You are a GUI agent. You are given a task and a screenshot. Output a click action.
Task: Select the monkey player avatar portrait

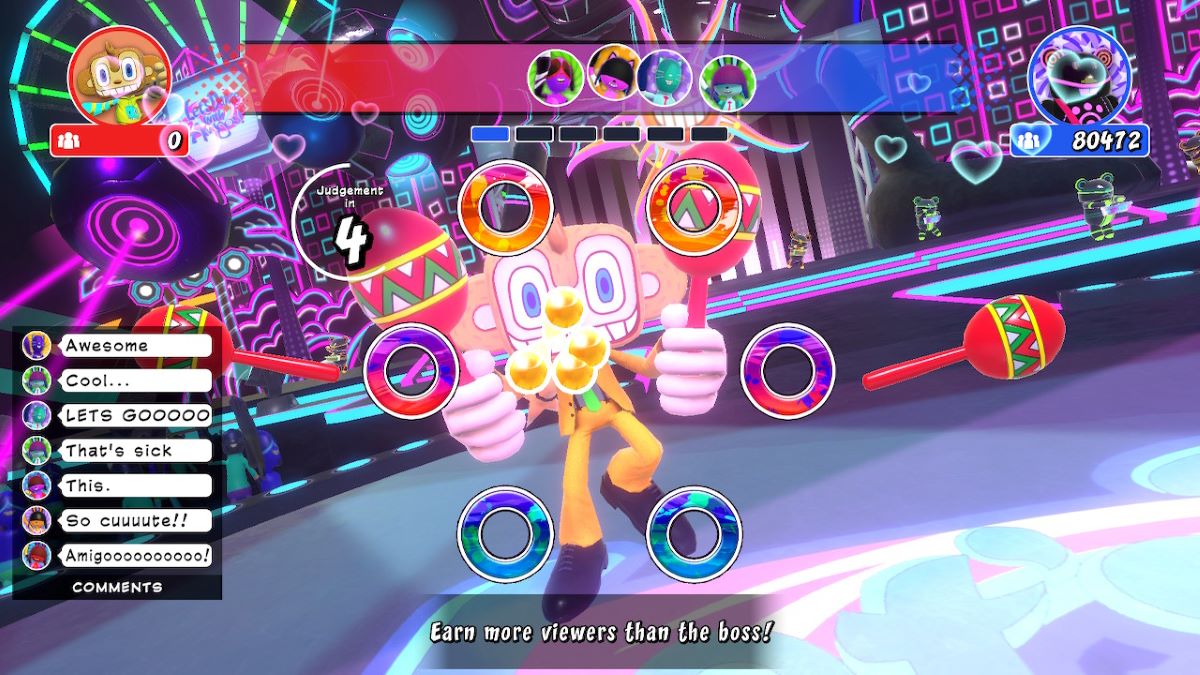tap(118, 76)
